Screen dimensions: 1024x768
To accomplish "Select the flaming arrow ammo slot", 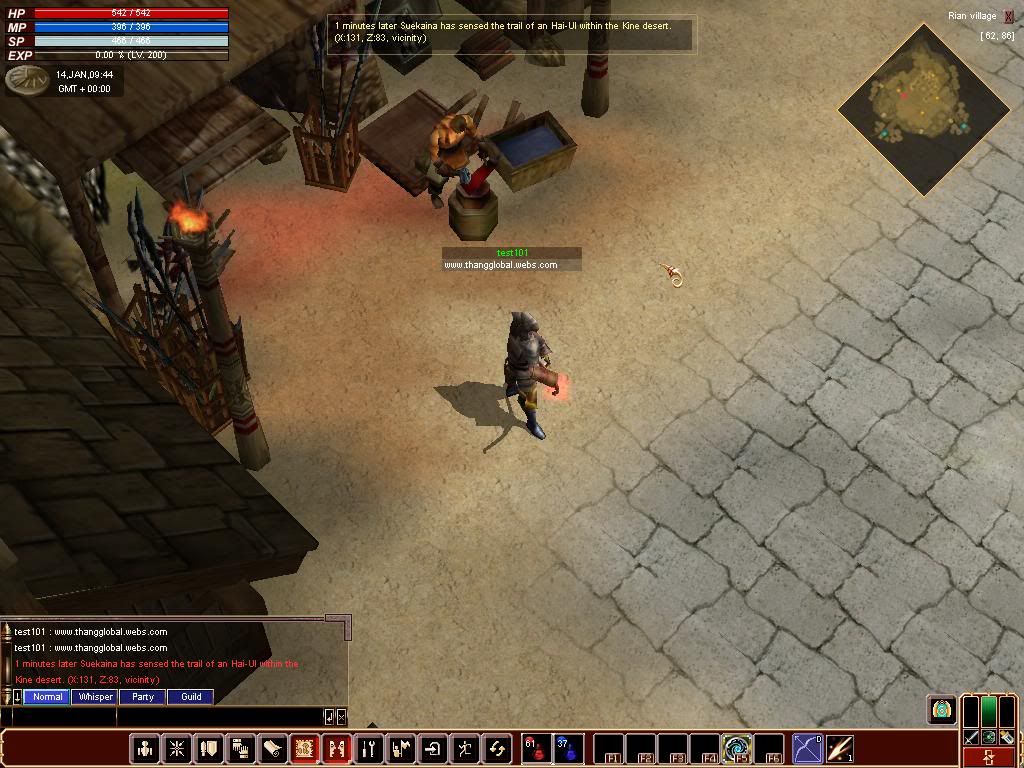I will (x=839, y=748).
